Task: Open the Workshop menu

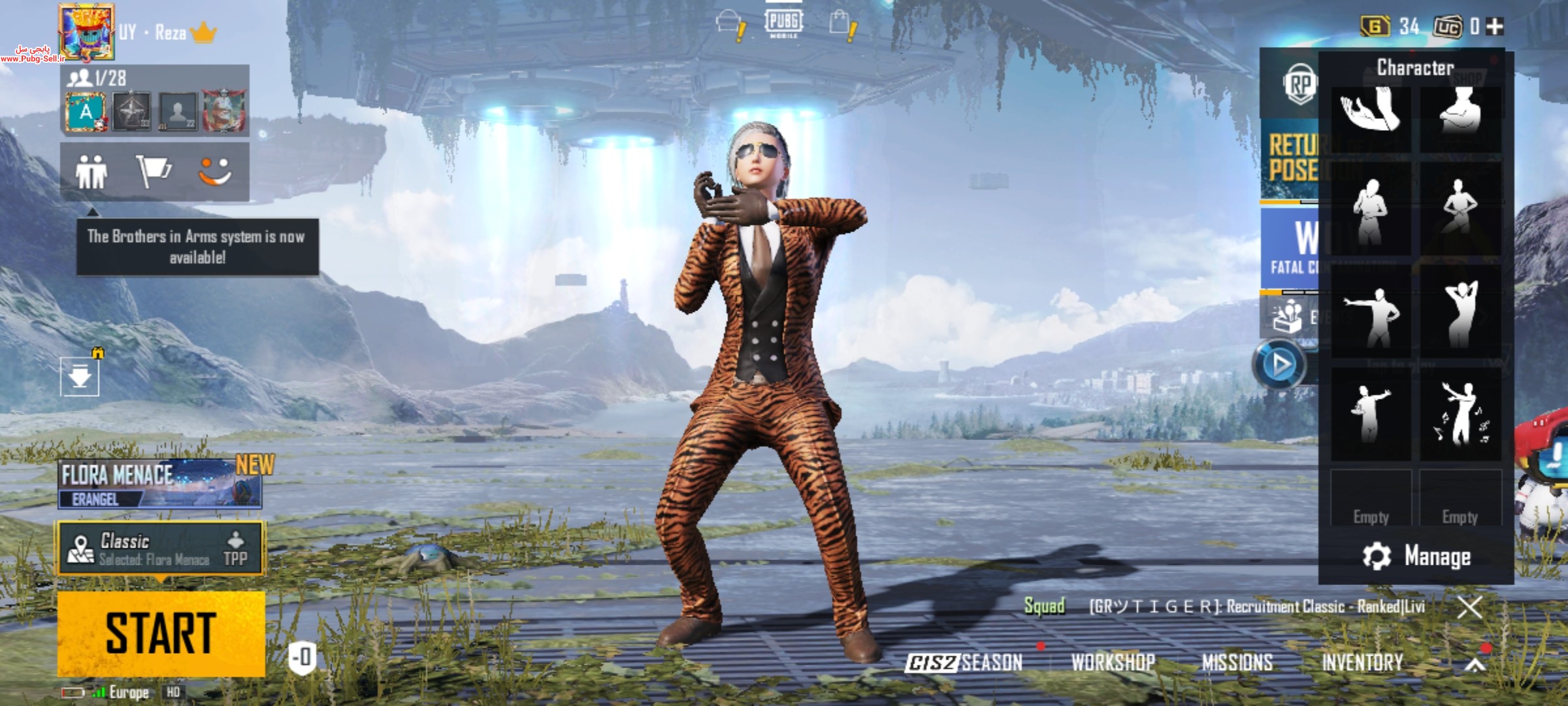Action: click(x=1113, y=663)
